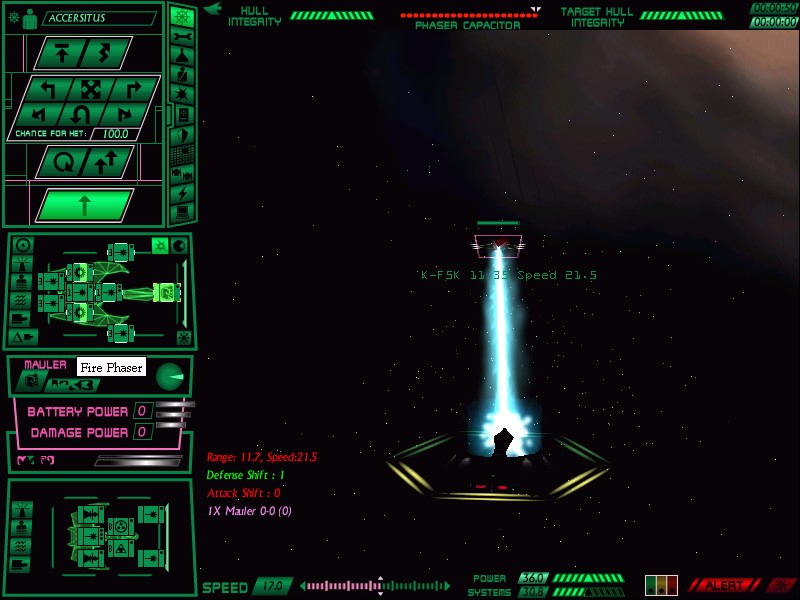Click the circular rotate arrow button
Viewport: 800px width, 600px height.
(x=62, y=161)
